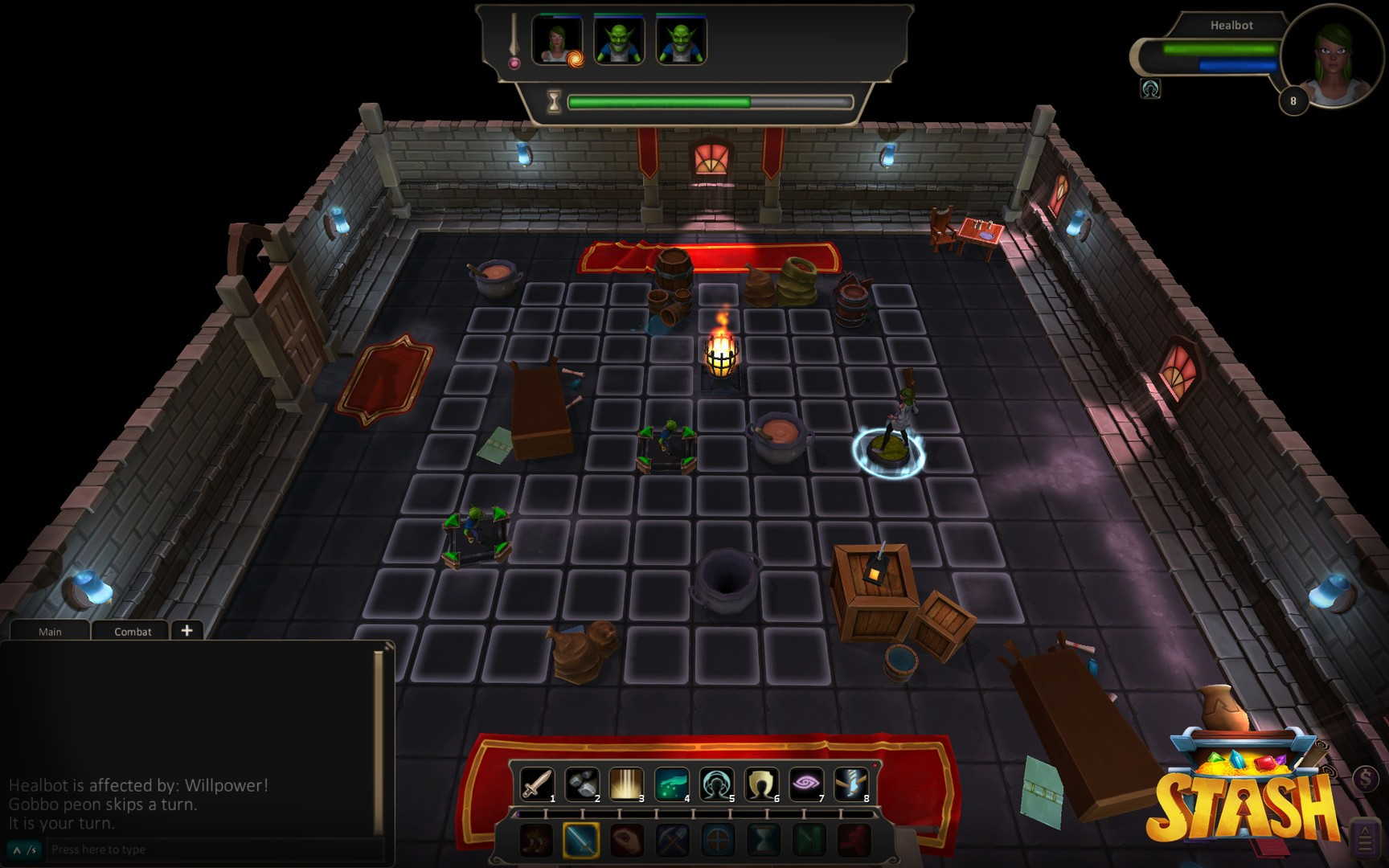Cast the purple eye spell in slot 7
Image resolution: width=1389 pixels, height=868 pixels.
pyautogui.click(x=806, y=784)
